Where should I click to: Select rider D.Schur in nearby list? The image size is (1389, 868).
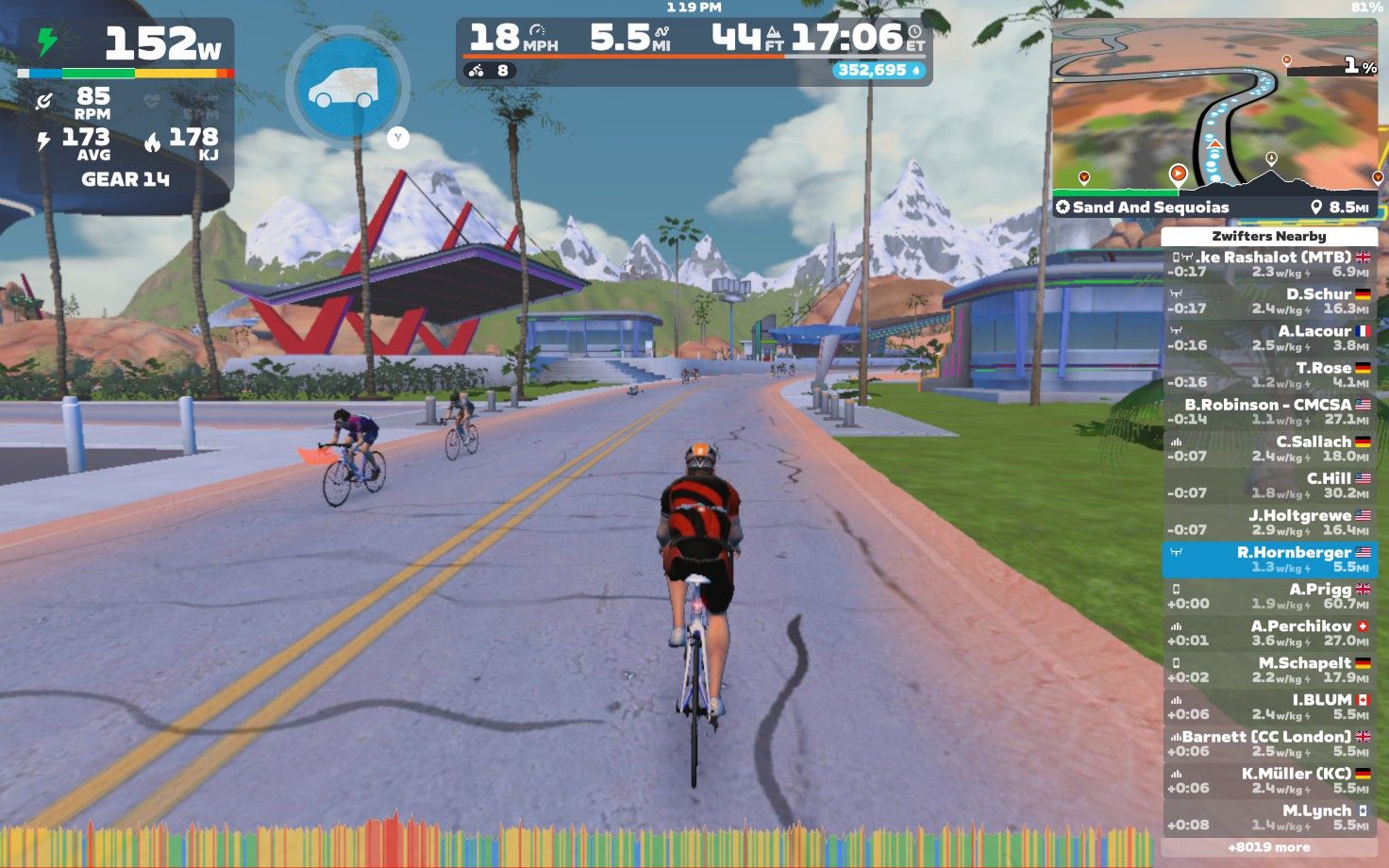click(1269, 301)
